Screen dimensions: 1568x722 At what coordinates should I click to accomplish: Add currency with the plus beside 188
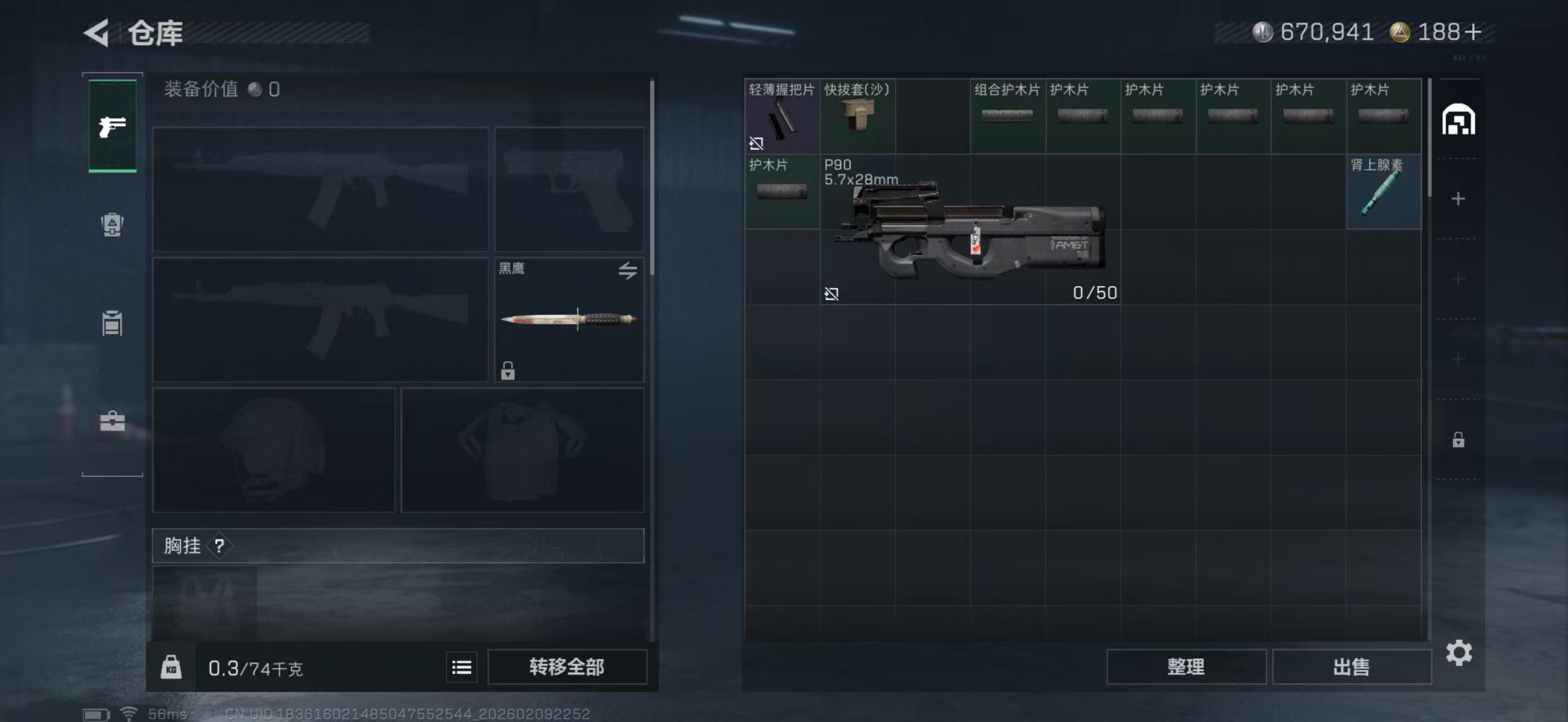pyautogui.click(x=1473, y=32)
